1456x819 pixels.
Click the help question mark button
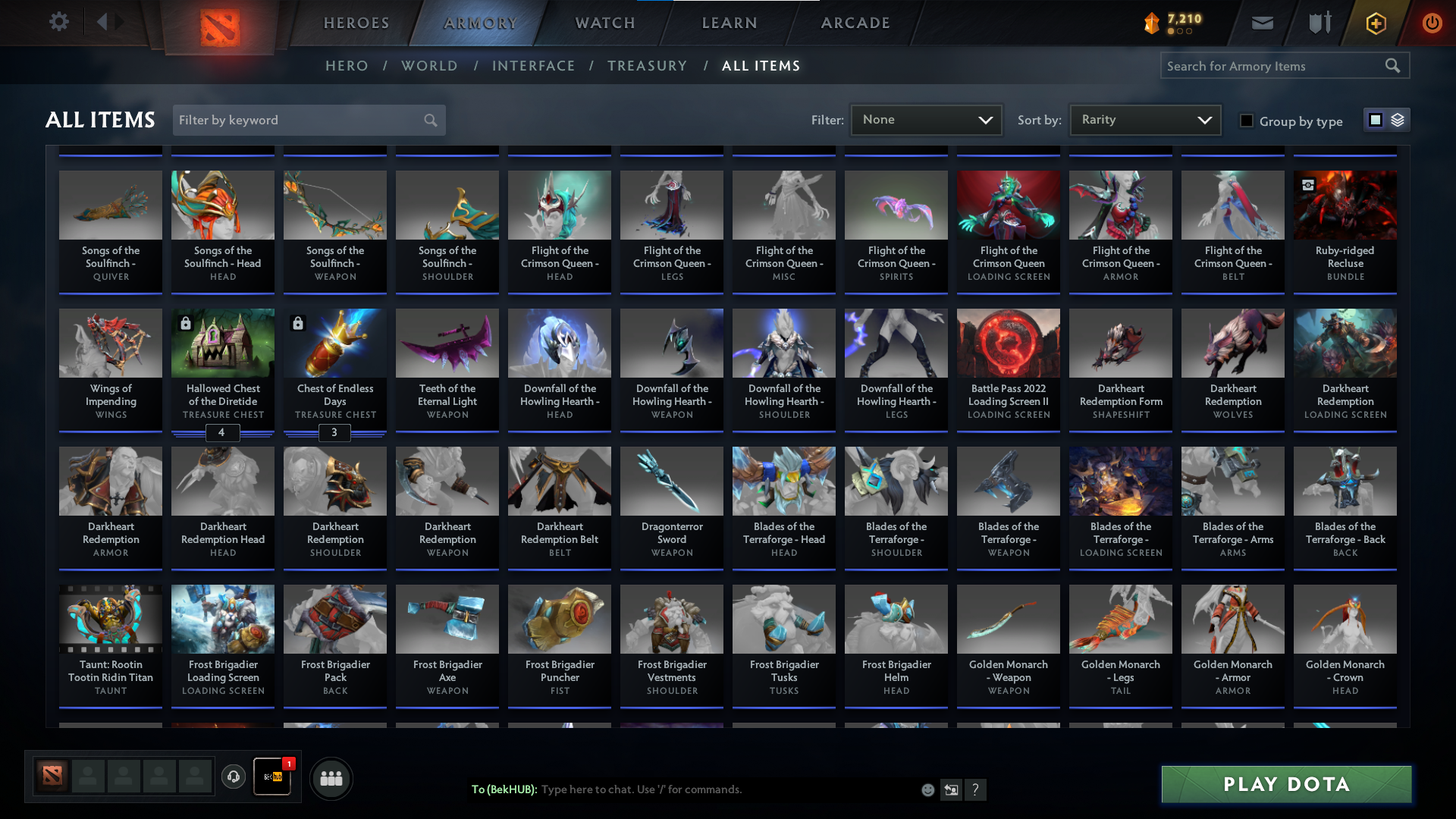click(x=976, y=790)
